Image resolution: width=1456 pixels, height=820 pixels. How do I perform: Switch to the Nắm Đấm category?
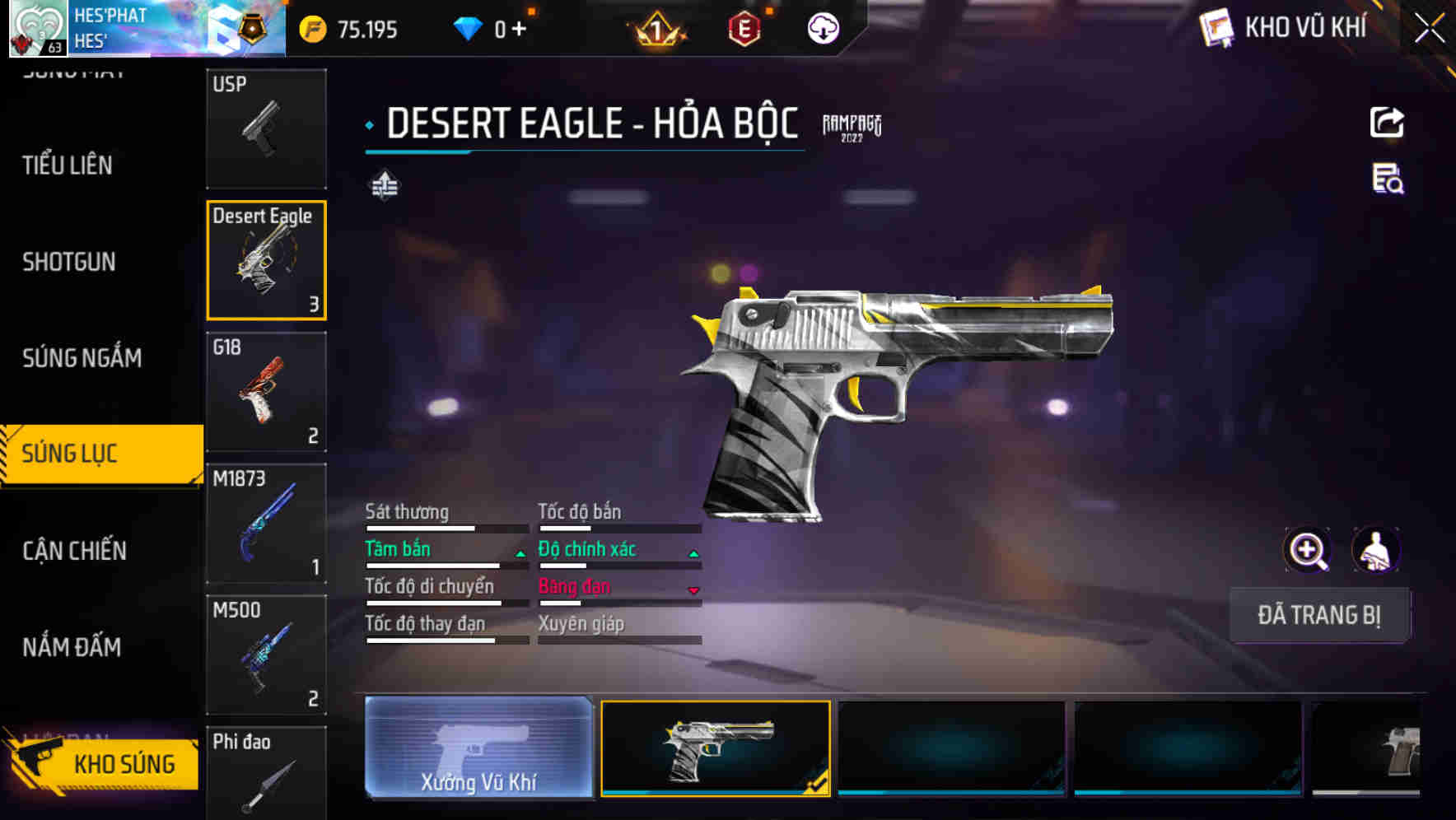click(x=72, y=647)
